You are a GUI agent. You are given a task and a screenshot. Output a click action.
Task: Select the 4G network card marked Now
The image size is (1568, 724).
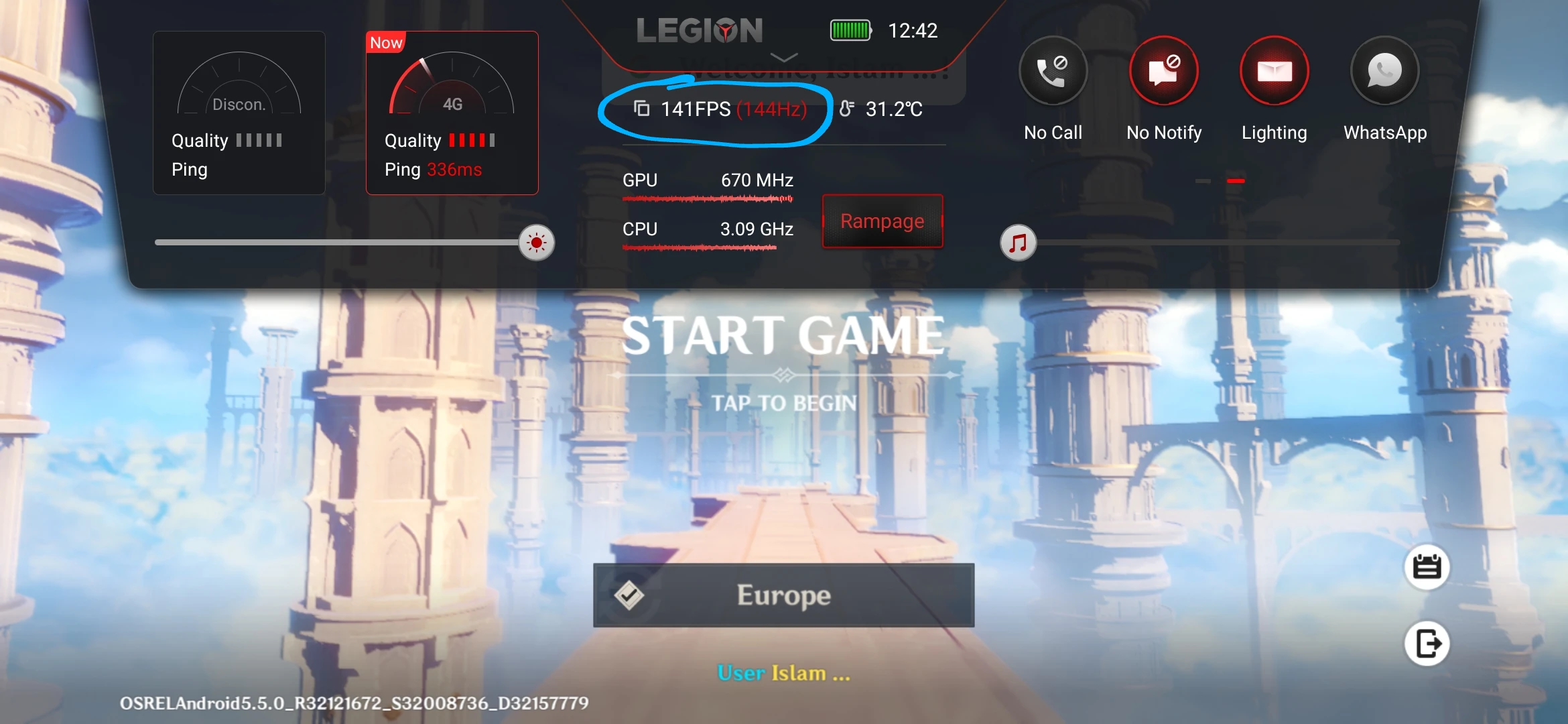click(x=452, y=111)
